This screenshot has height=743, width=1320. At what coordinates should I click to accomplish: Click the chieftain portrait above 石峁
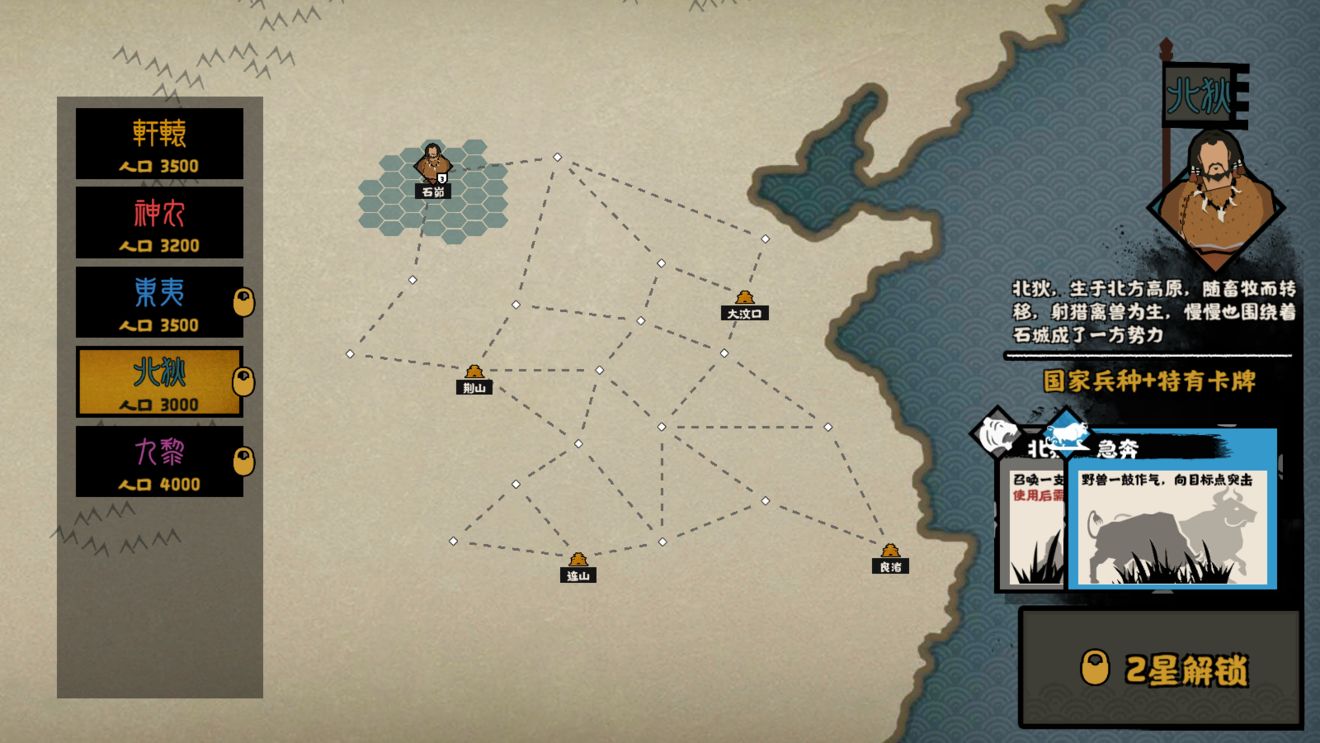[433, 160]
